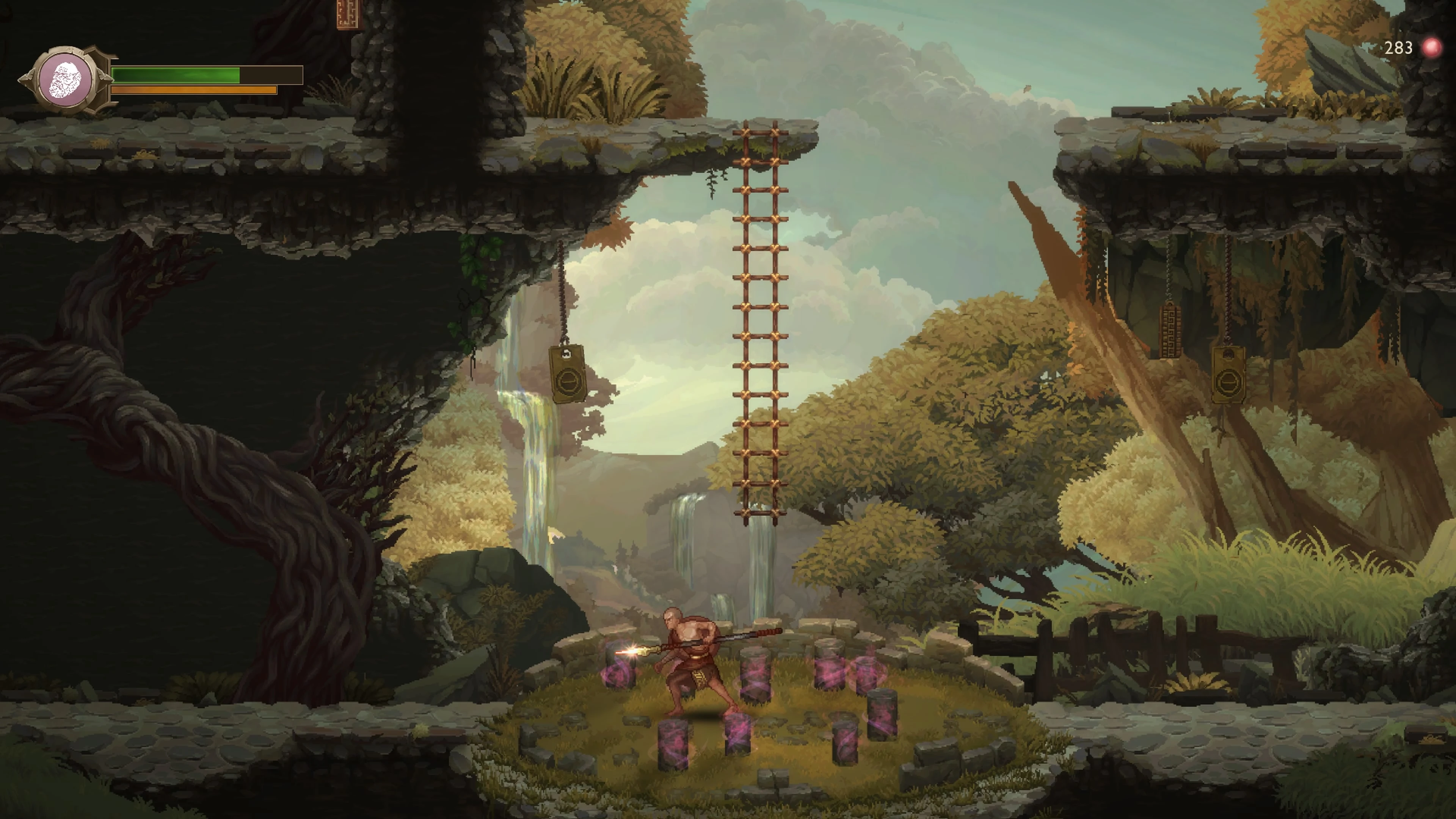Select the red orb currency icon
Image resolution: width=1456 pixels, height=819 pixels.
[1432, 49]
